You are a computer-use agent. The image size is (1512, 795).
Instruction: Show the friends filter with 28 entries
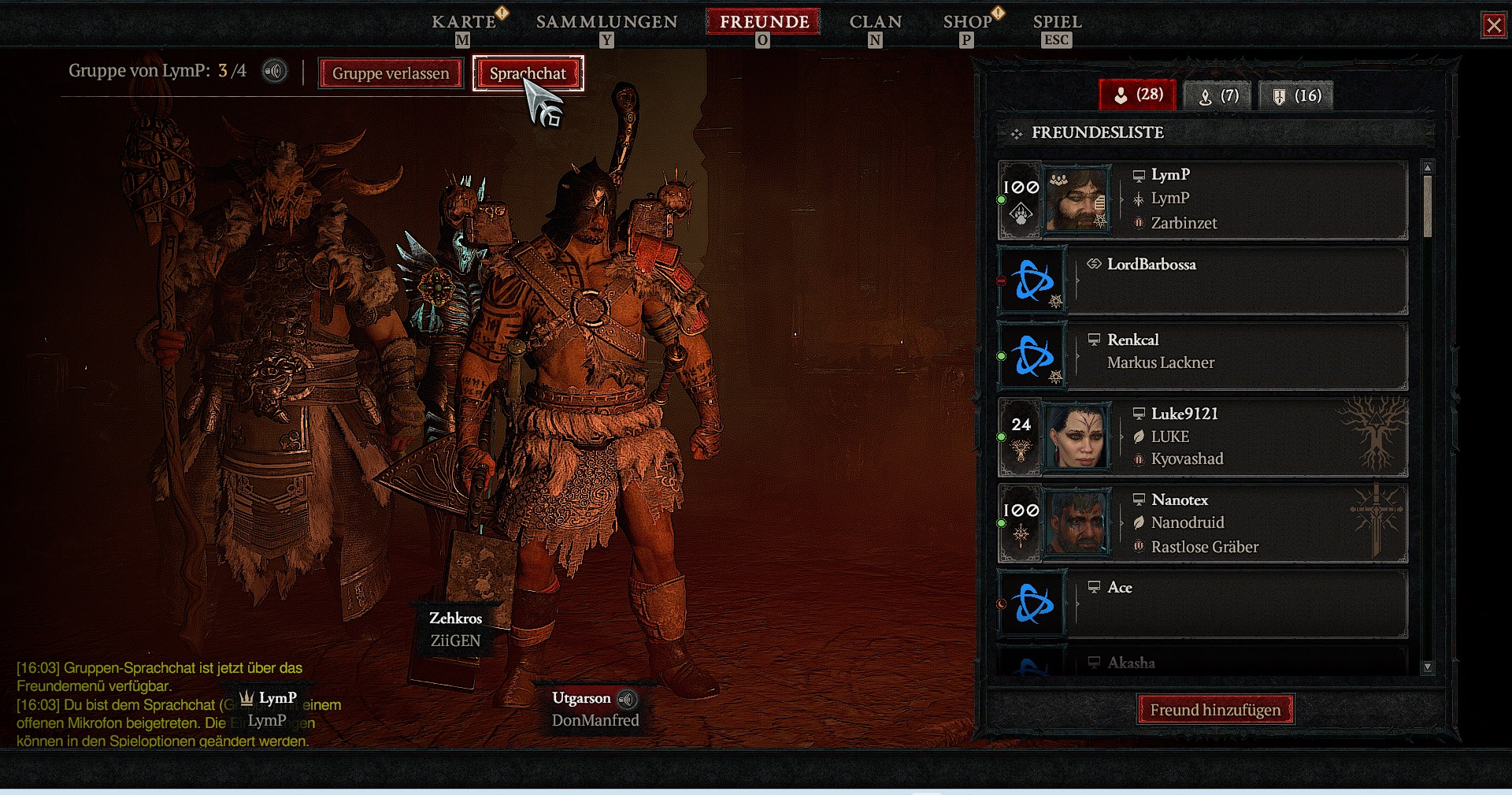[1138, 95]
